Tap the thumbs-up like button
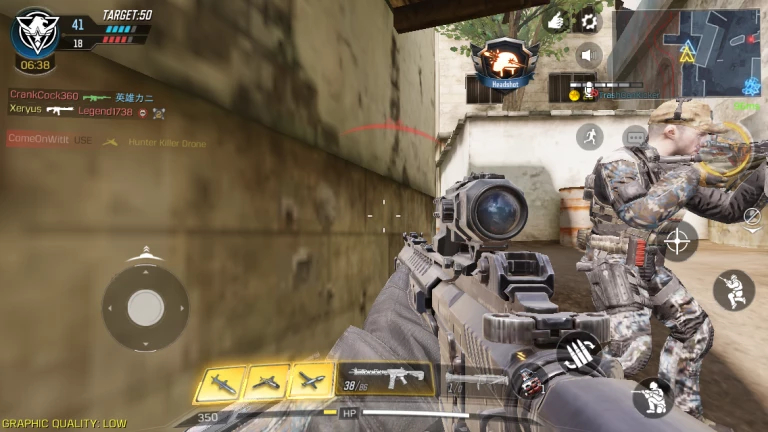This screenshot has height=432, width=768. pyautogui.click(x=557, y=19)
